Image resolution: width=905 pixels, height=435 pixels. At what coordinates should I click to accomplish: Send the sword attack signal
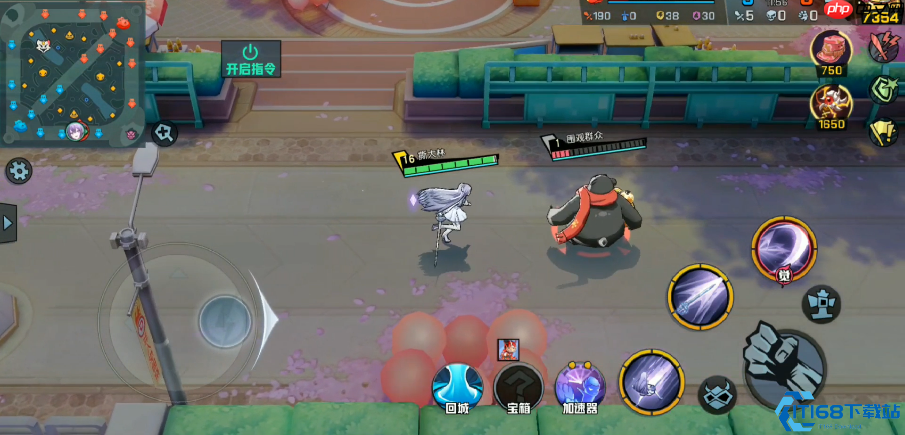tap(883, 46)
